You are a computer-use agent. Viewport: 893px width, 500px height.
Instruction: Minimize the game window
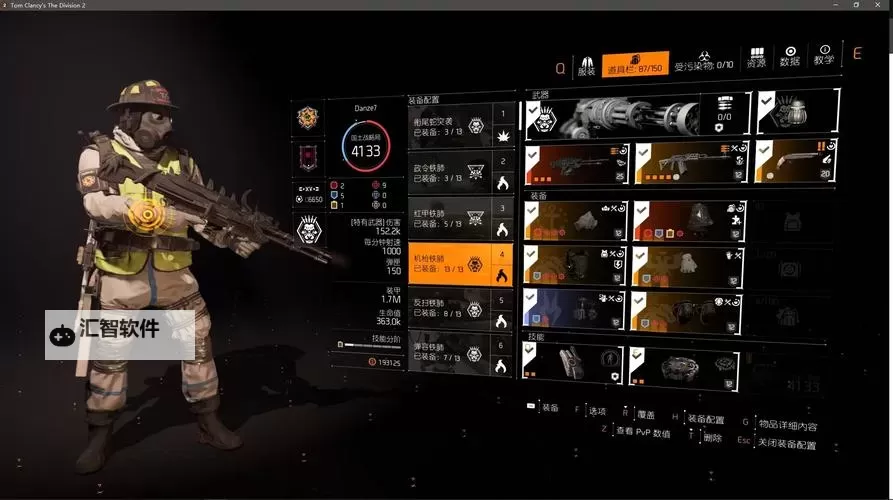point(832,5)
